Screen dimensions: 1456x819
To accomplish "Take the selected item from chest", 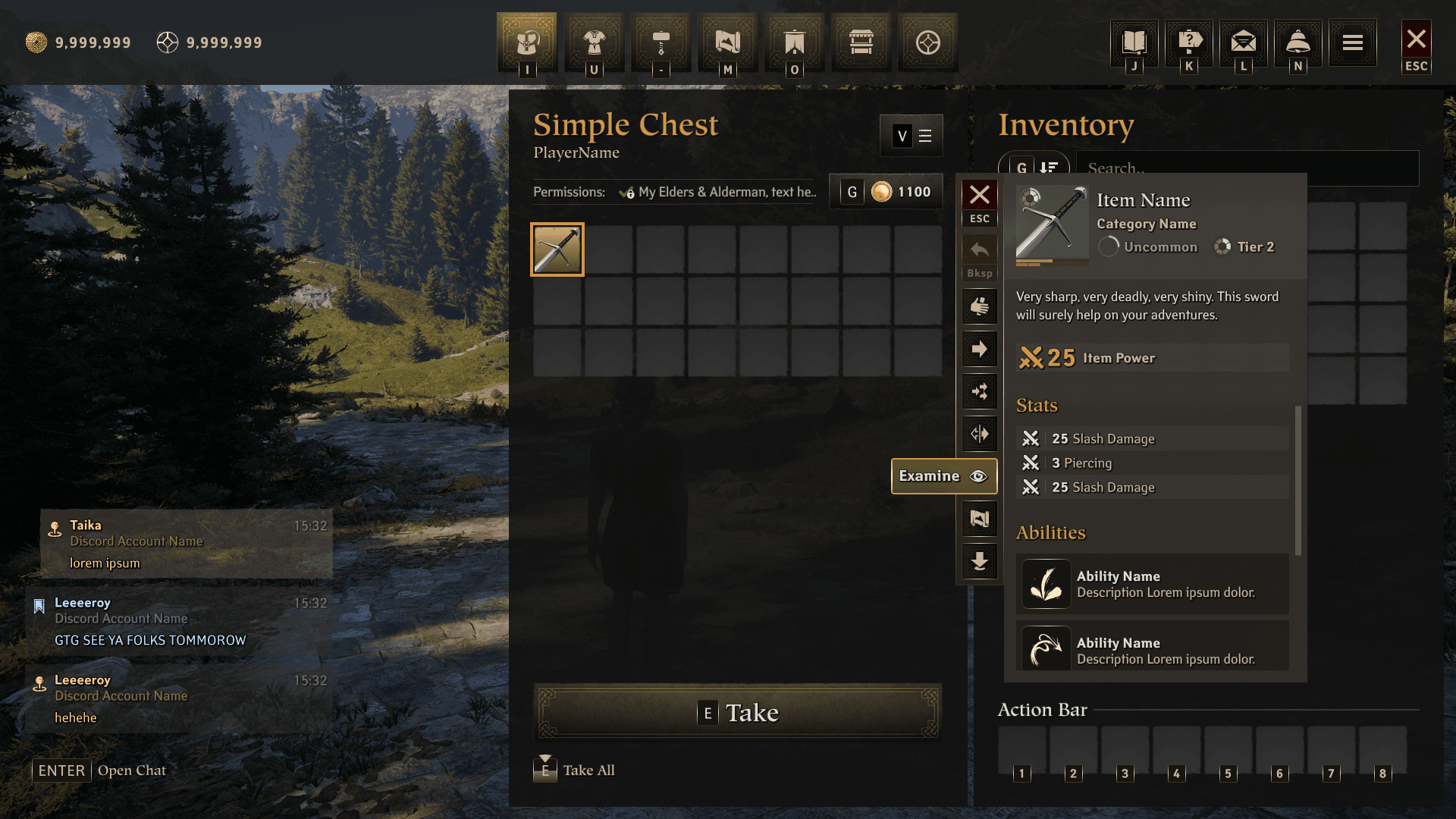I will [x=738, y=712].
